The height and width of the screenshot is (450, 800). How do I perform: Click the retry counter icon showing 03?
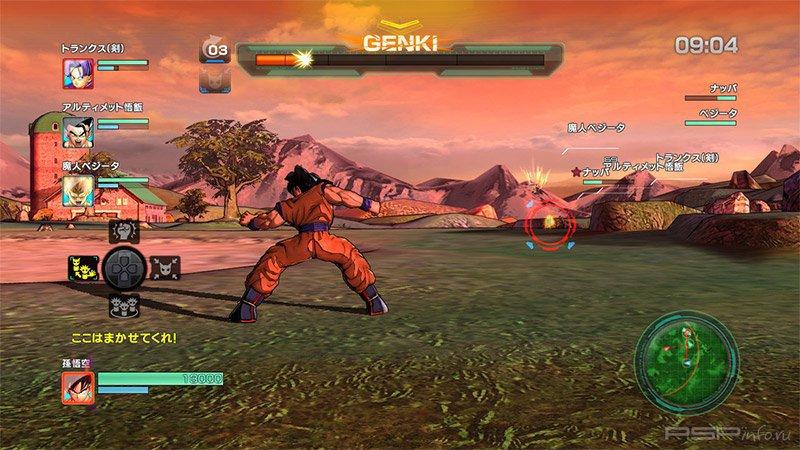click(x=215, y=48)
